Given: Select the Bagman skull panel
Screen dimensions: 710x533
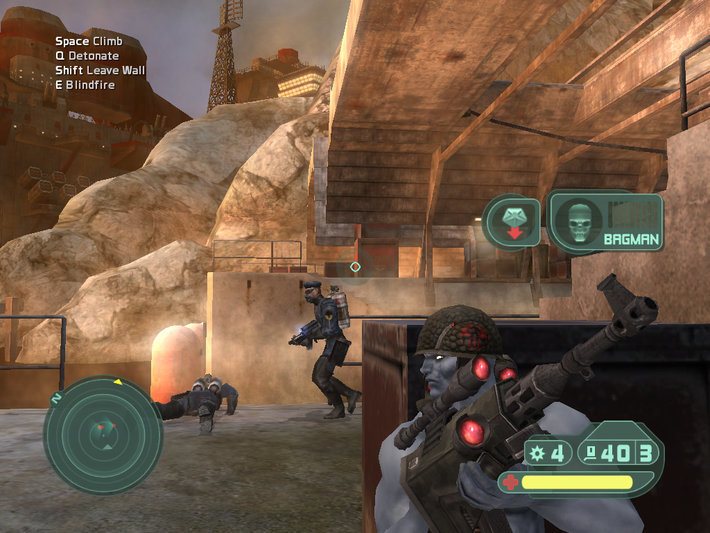Looking at the screenshot, I should coord(605,221).
